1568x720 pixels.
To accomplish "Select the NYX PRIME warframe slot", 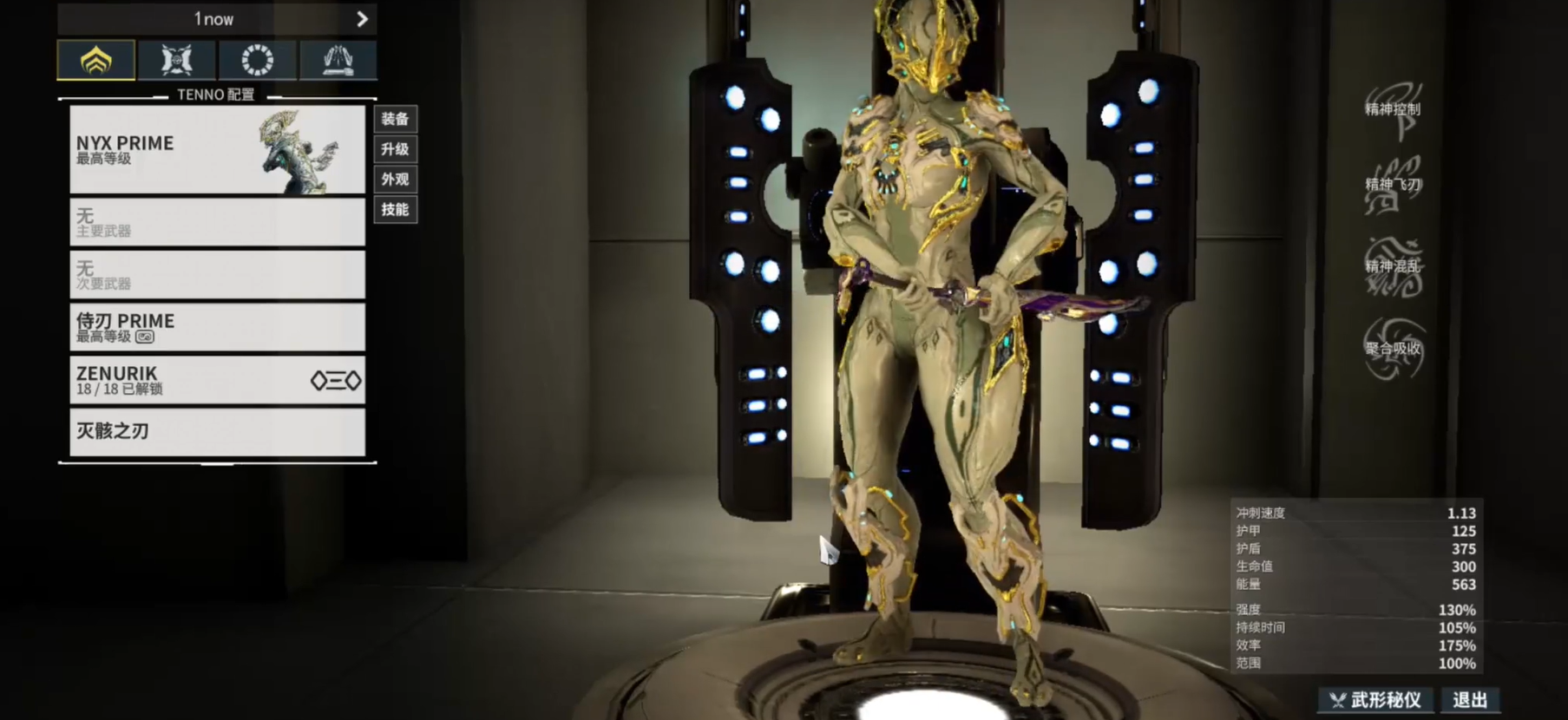I will [217, 149].
